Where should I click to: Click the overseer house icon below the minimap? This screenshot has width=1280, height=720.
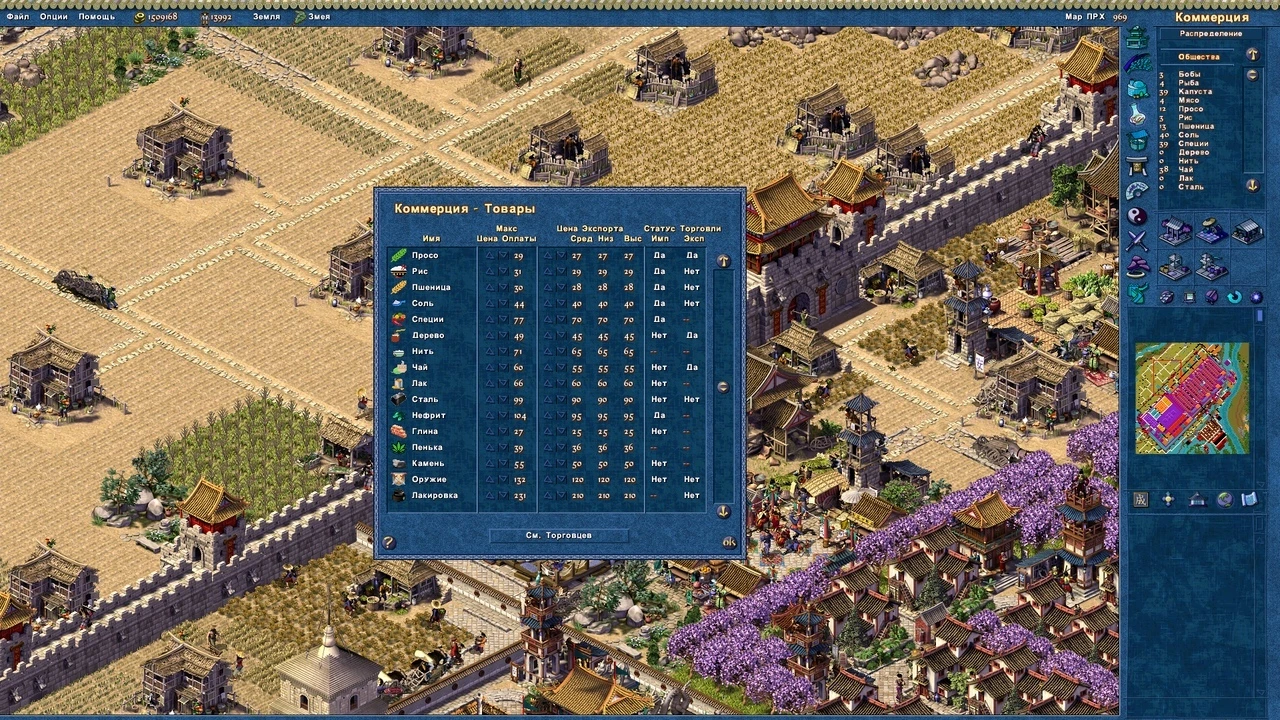[1197, 500]
